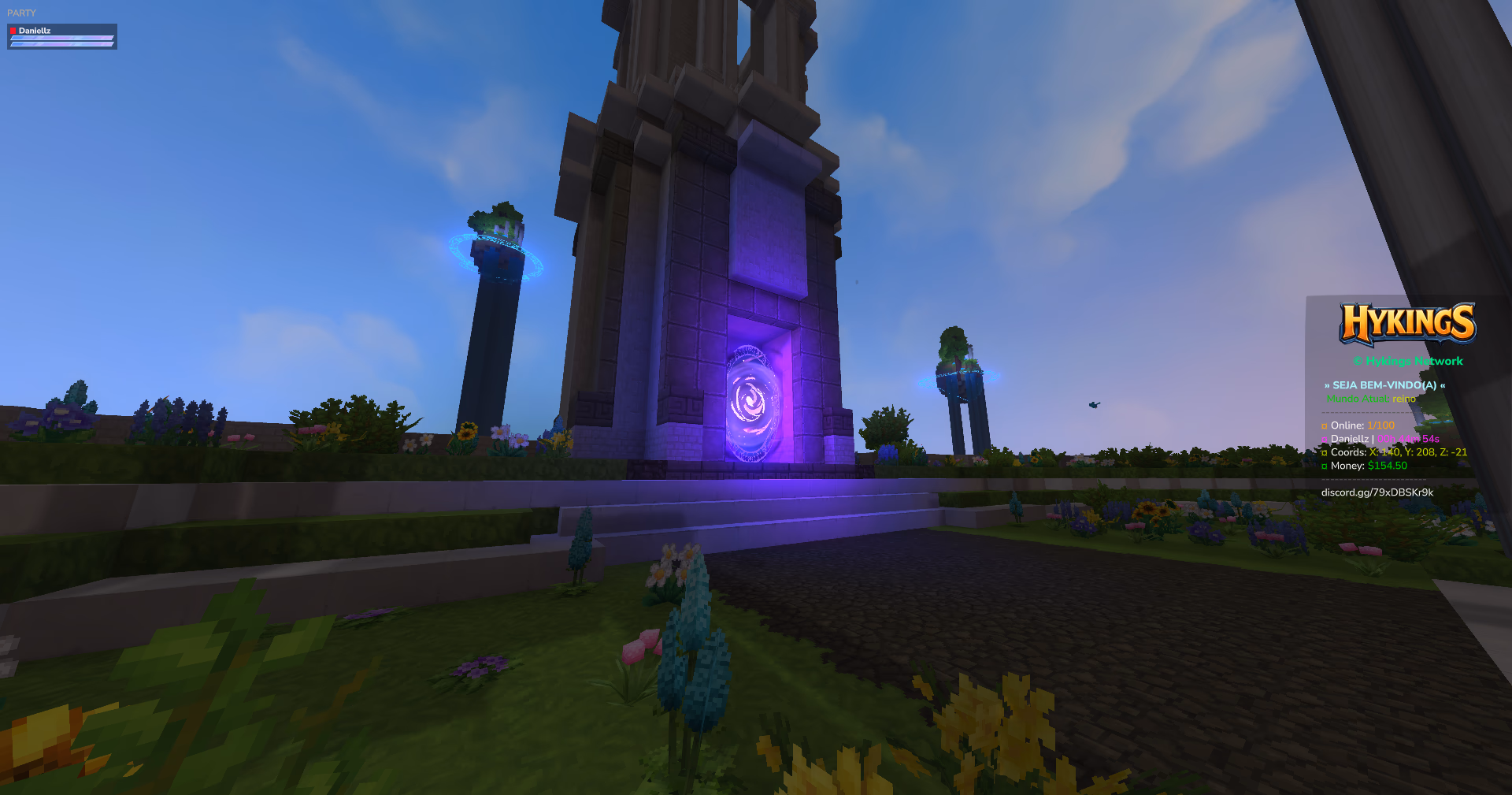
Task: Click the Money $154.50 balance
Action: (x=1388, y=466)
